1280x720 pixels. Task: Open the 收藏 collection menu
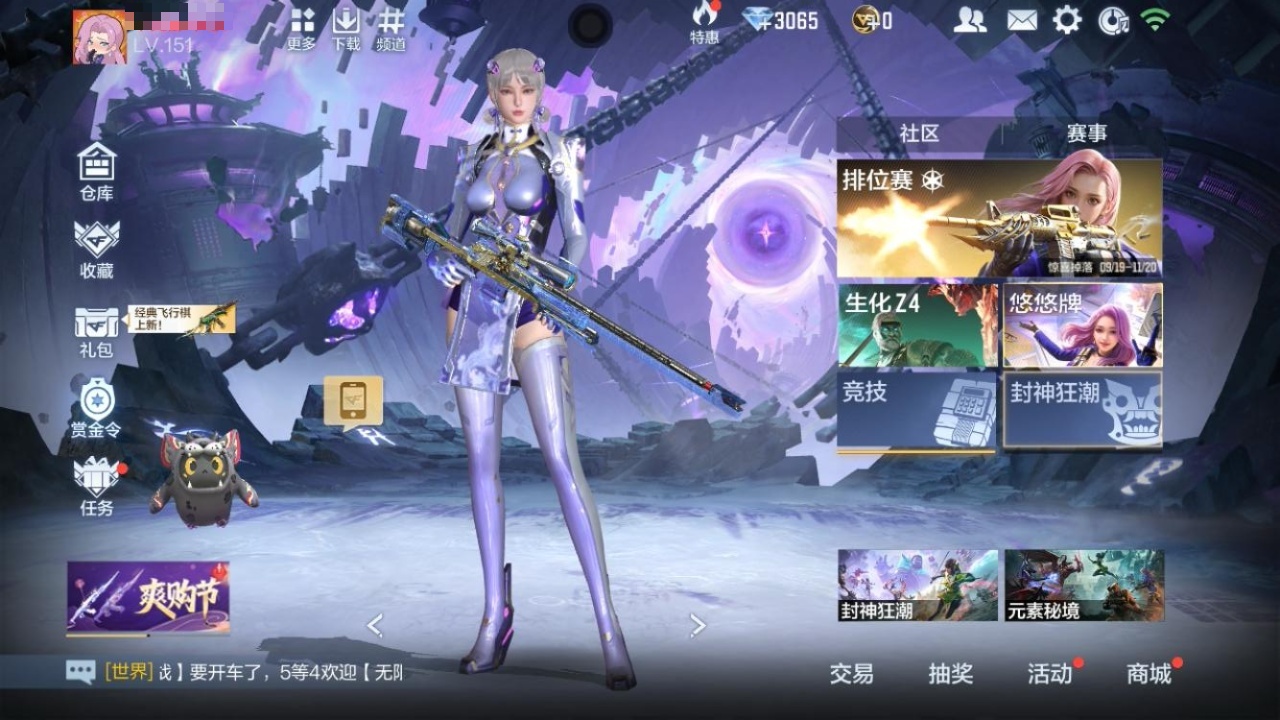pyautogui.click(x=97, y=248)
